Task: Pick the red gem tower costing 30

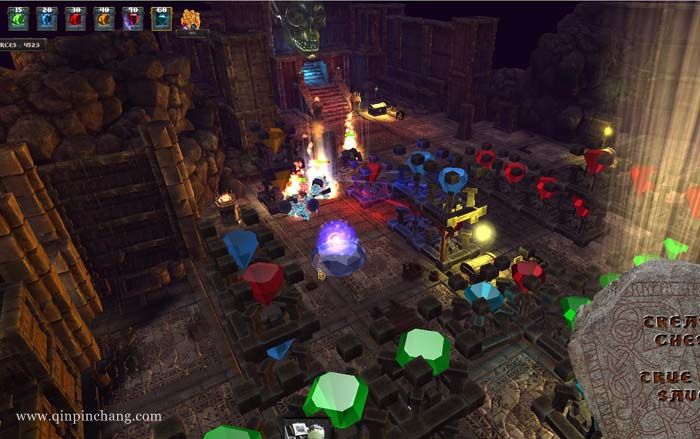Action: tap(75, 18)
